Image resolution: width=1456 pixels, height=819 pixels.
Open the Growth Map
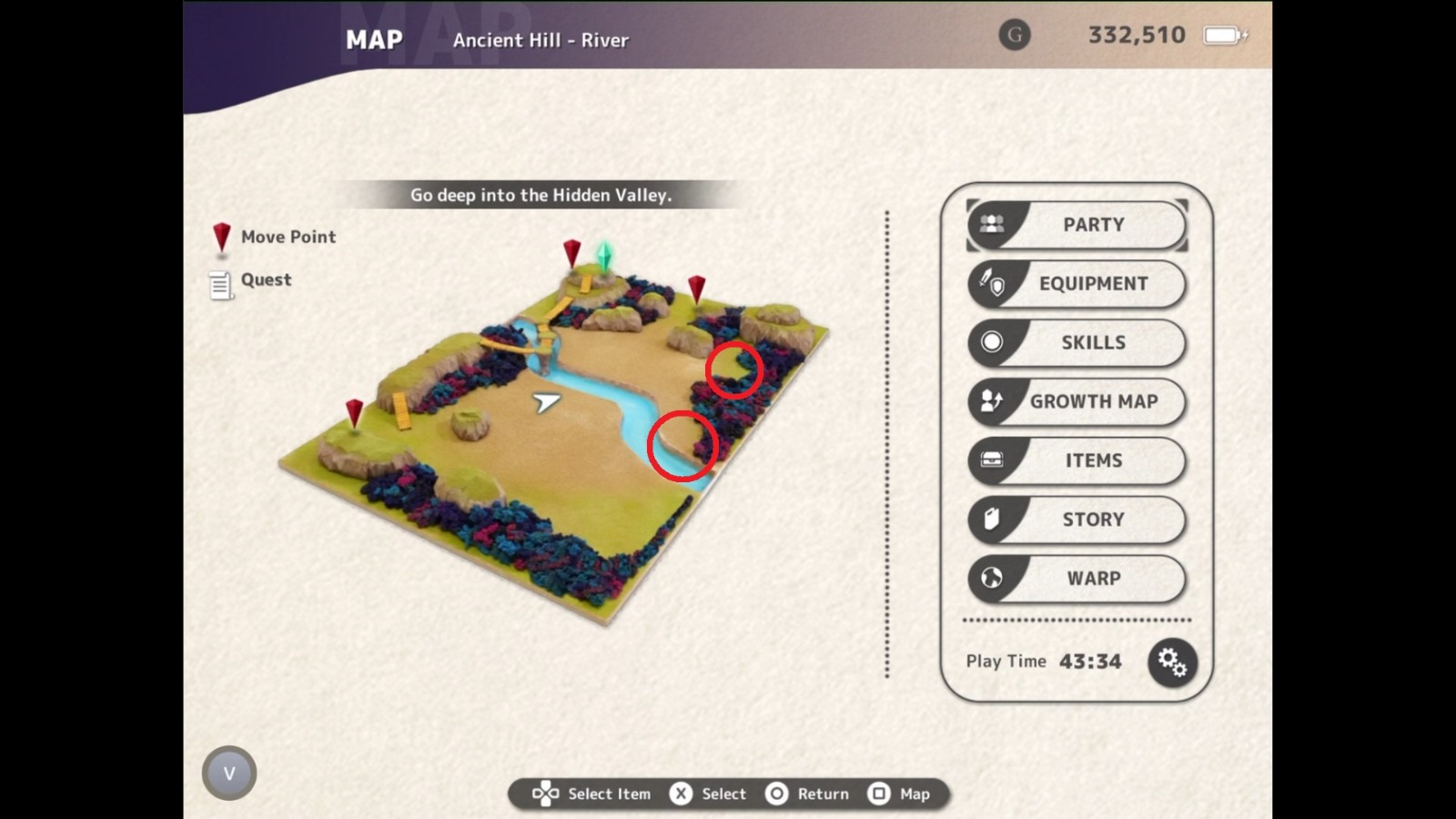(1077, 401)
